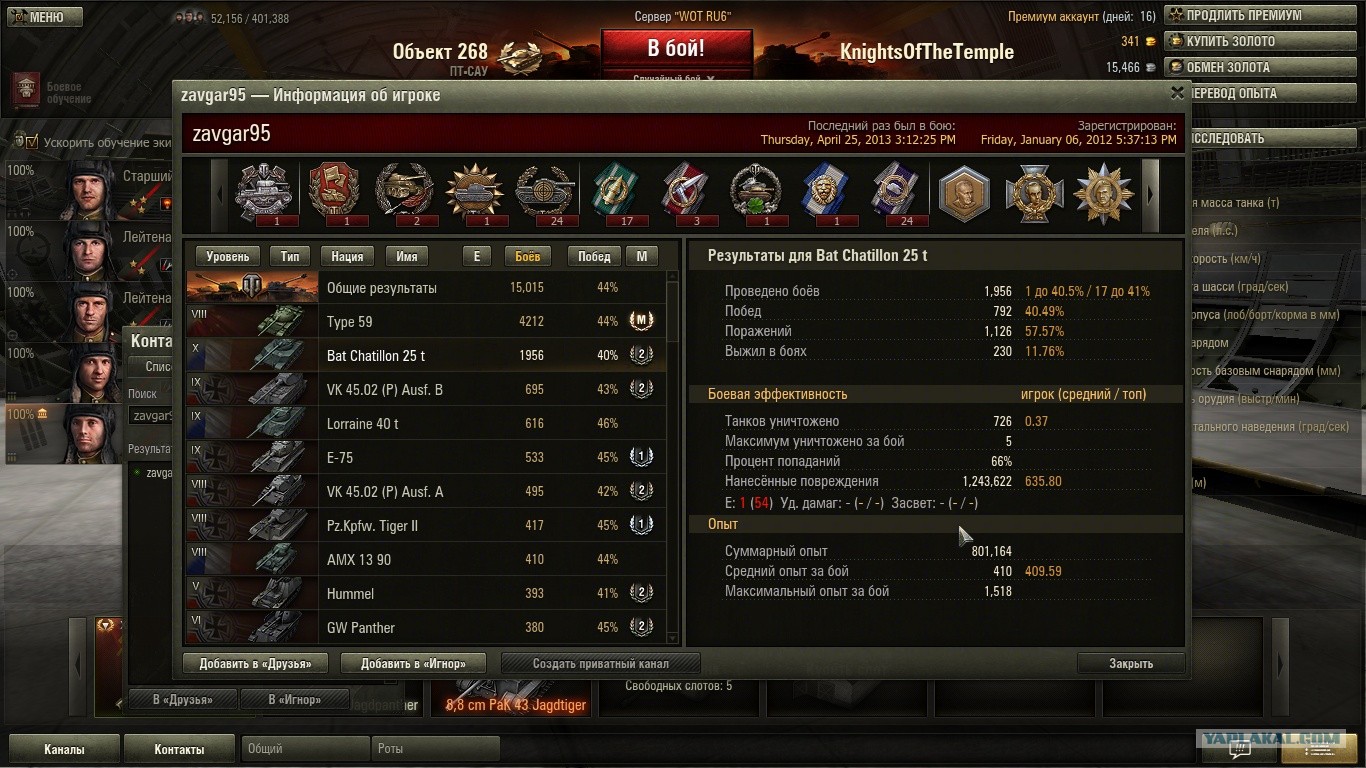Sort vehicles by «Нация»
This screenshot has height=768, width=1366.
pos(347,257)
